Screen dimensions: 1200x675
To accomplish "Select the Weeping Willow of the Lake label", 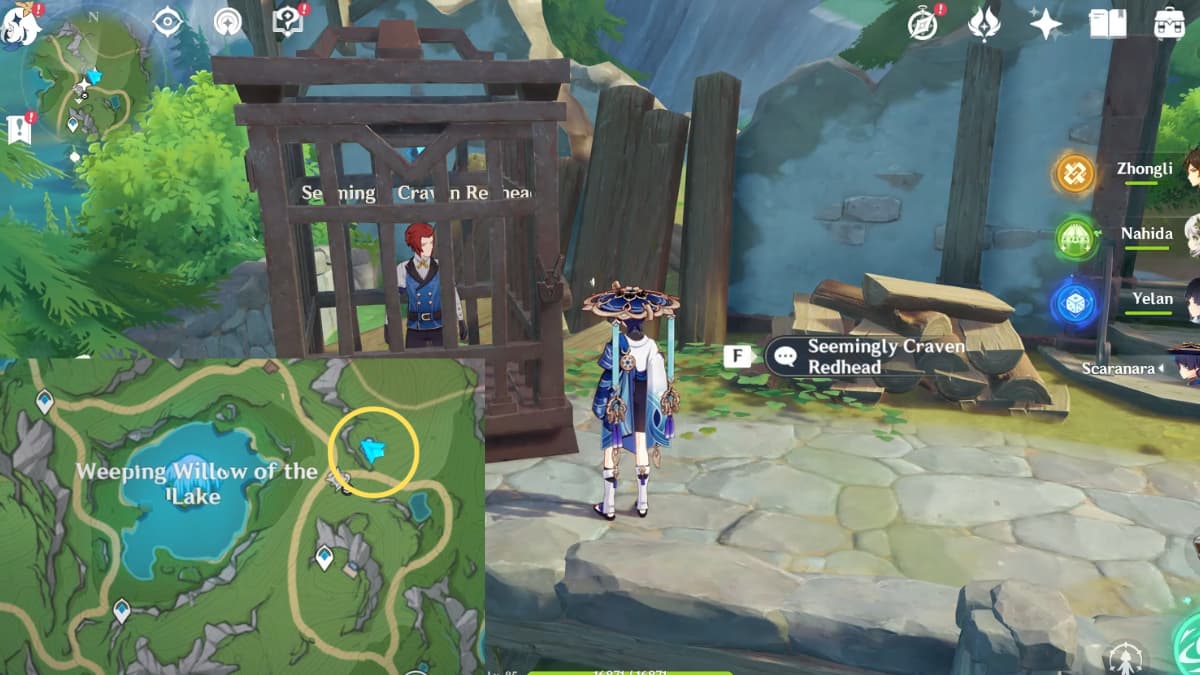I will point(197,483).
